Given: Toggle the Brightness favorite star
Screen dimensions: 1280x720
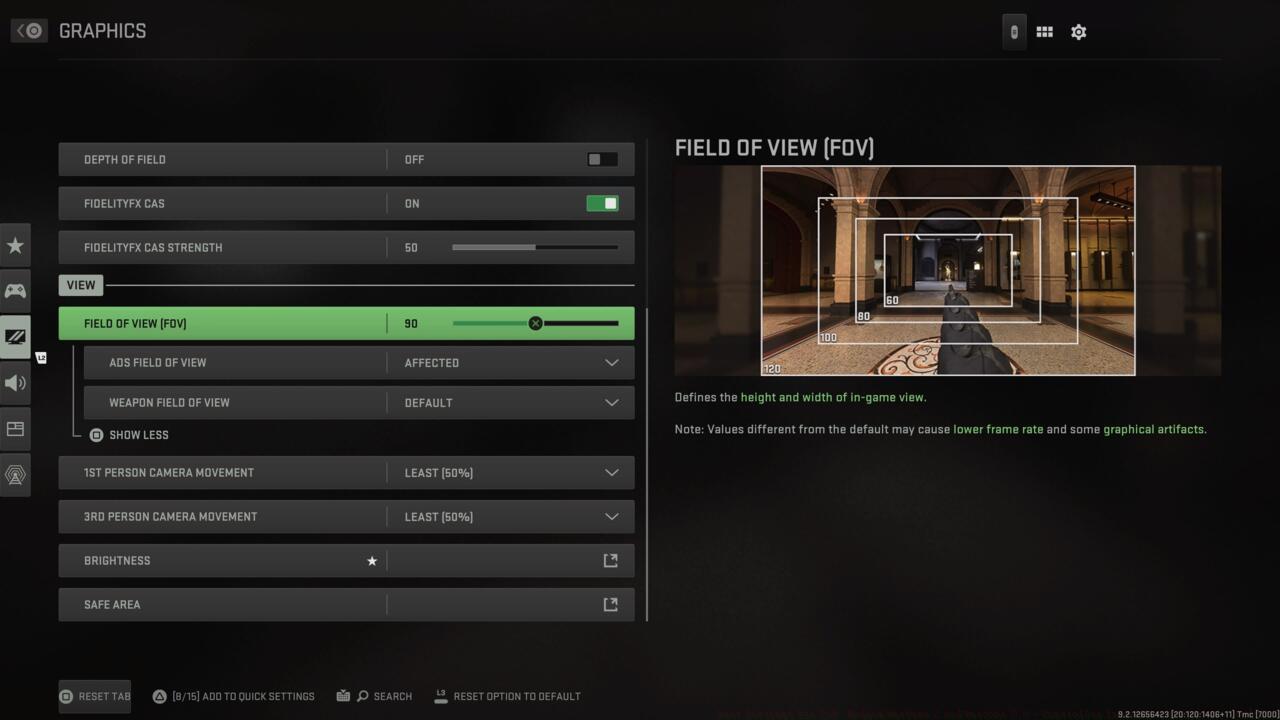Looking at the screenshot, I should click(372, 560).
